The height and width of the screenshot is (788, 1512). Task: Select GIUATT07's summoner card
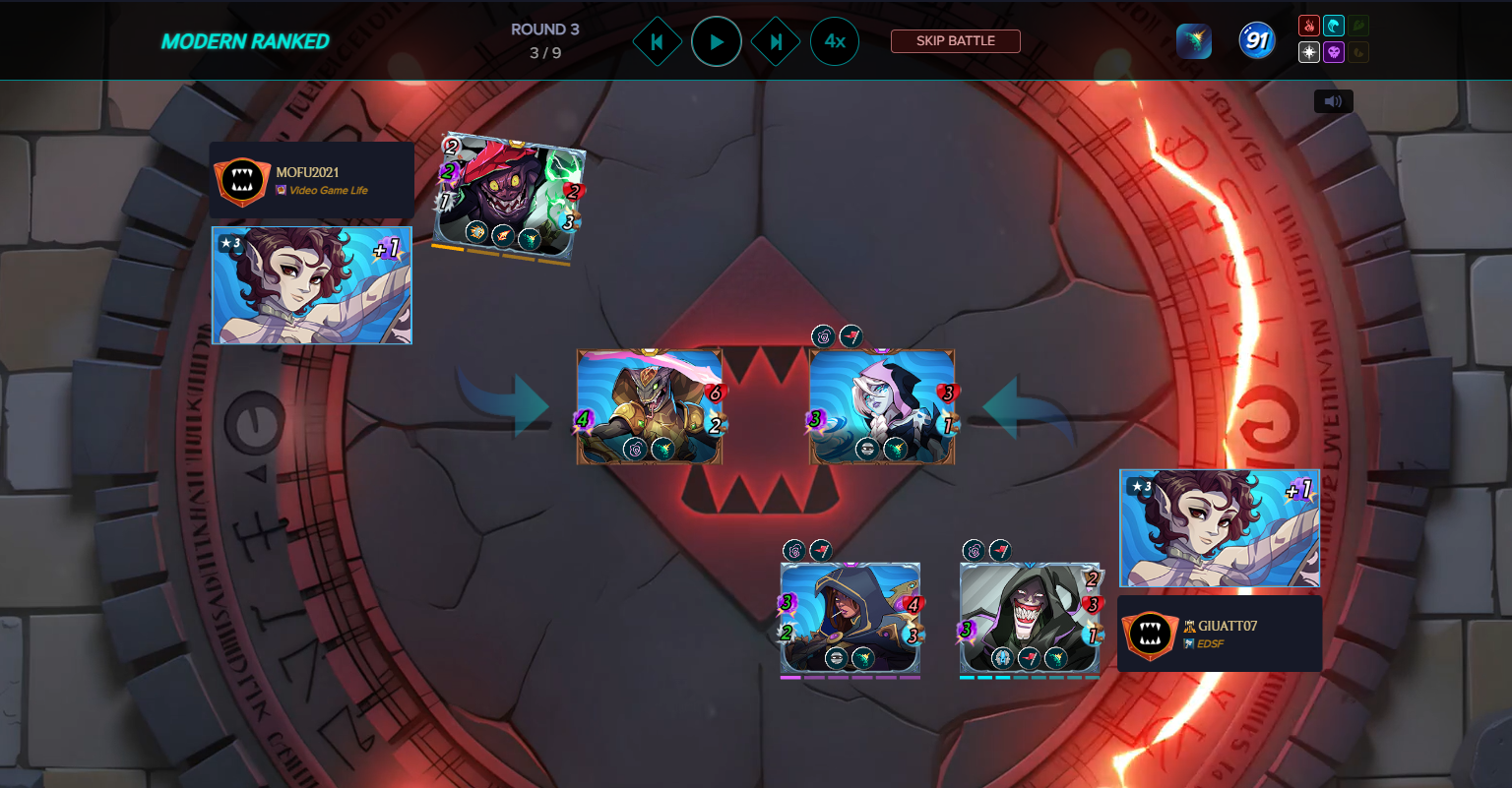pyautogui.click(x=1219, y=528)
